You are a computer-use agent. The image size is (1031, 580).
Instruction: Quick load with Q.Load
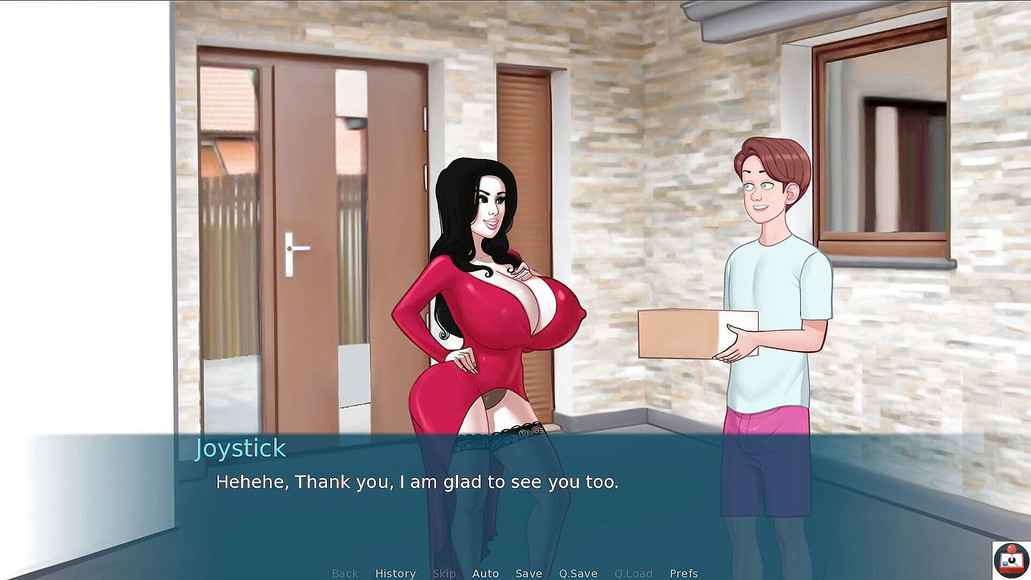point(633,573)
